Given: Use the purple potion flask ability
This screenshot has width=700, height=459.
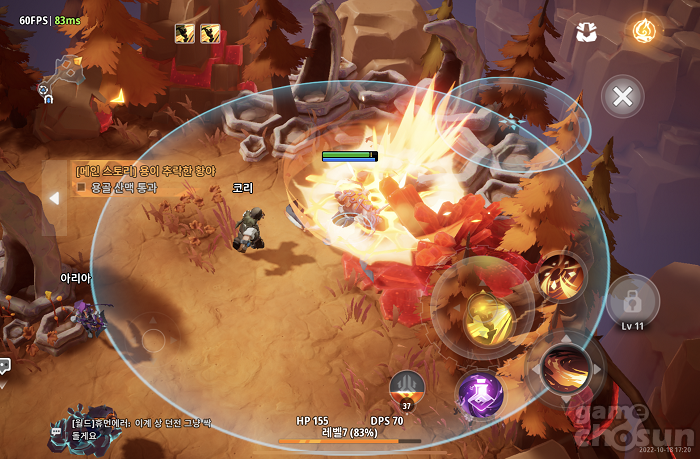Looking at the screenshot, I should pos(479,393).
